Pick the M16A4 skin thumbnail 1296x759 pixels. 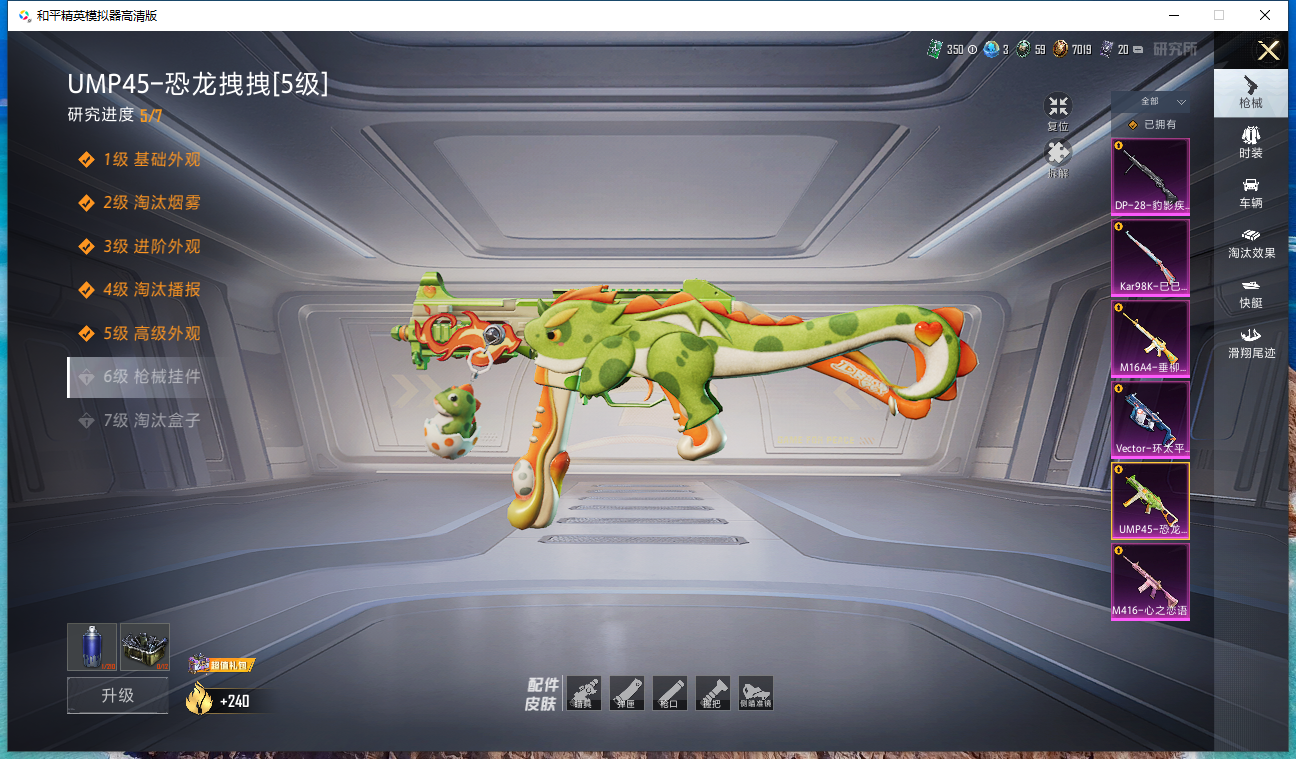tap(1150, 338)
